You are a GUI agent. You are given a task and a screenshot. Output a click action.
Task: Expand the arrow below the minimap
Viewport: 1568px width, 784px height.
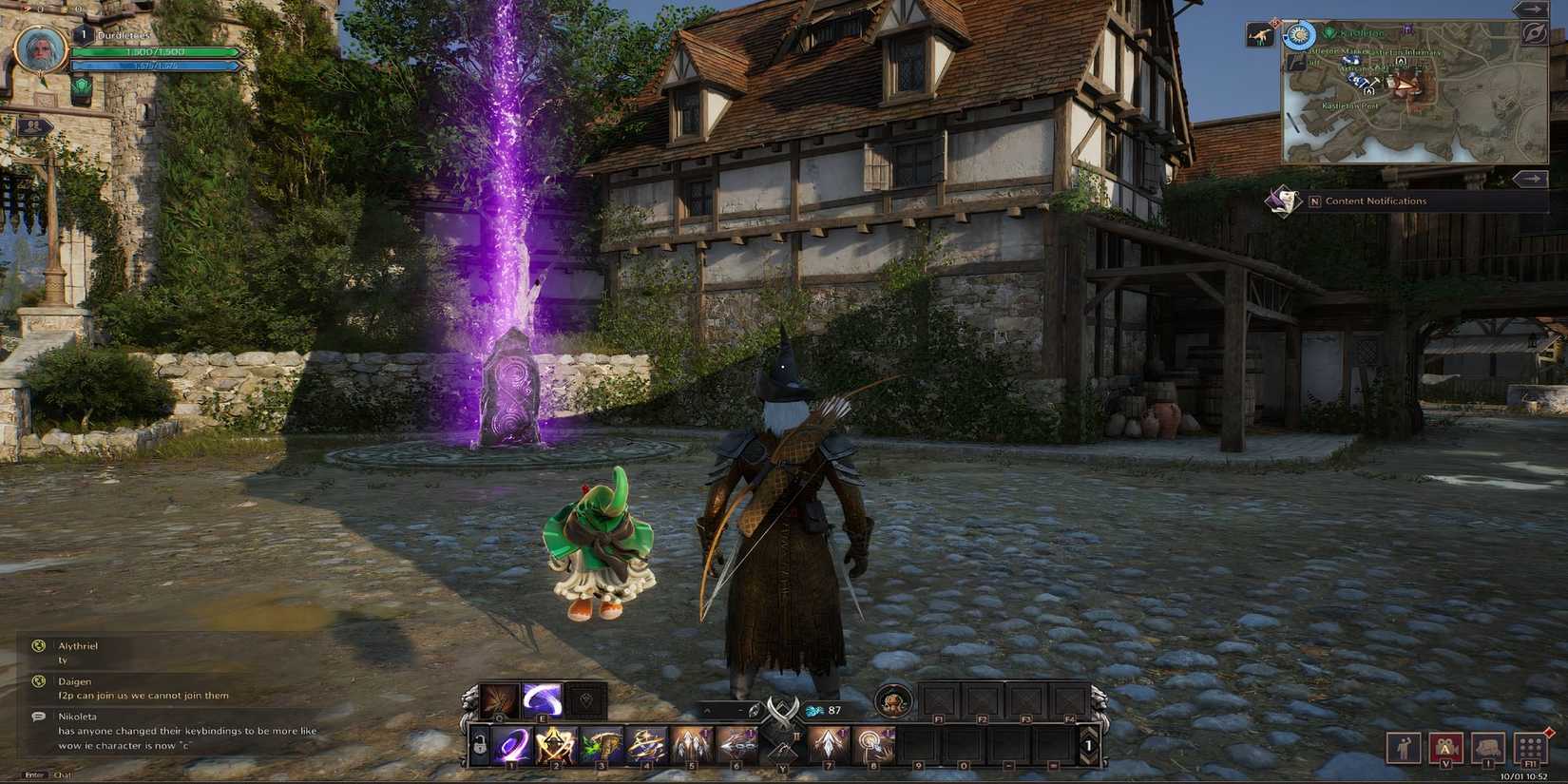click(1528, 178)
